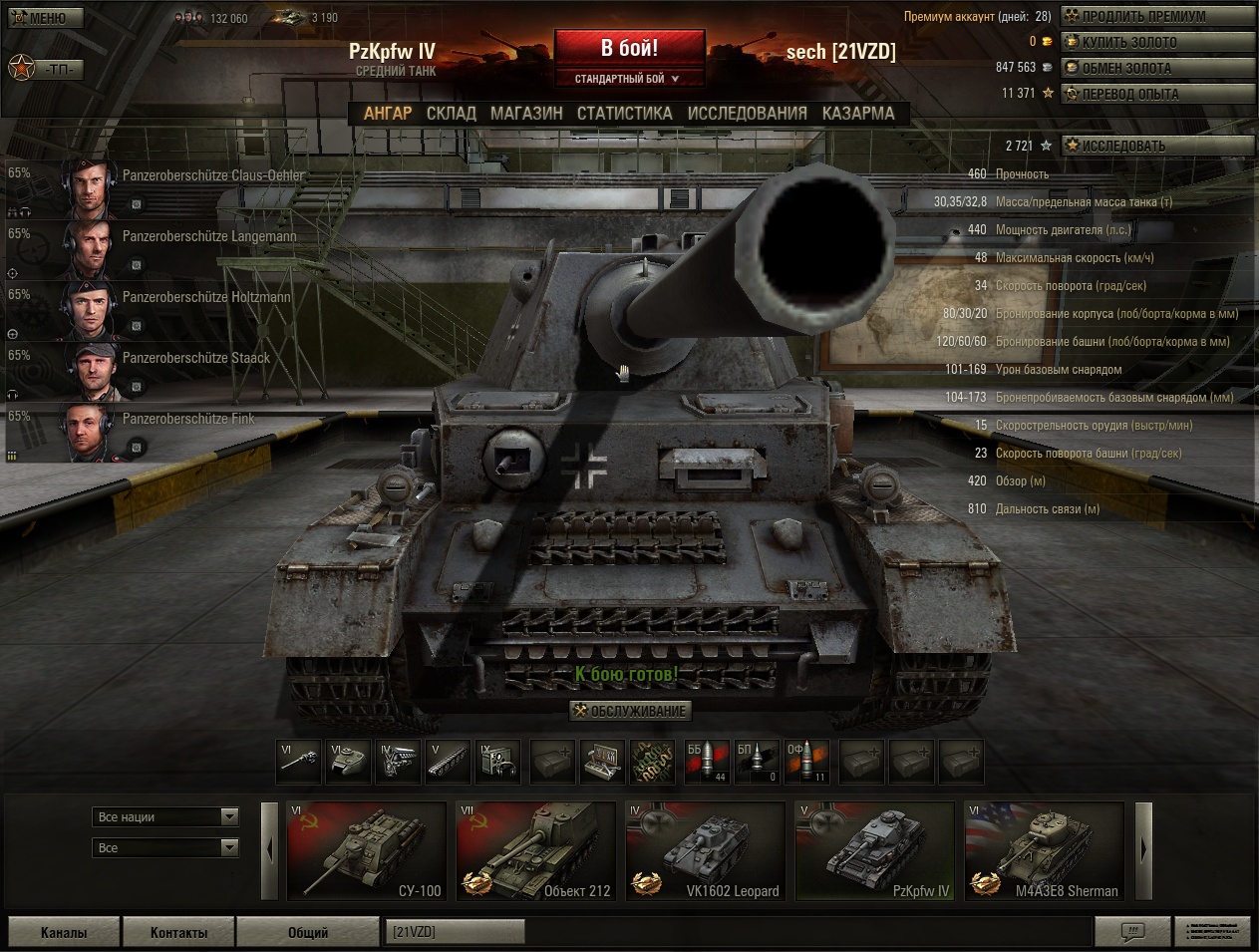The width and height of the screenshot is (1259, 952).
Task: Select the VK1602 Leopard tank
Action: [705, 851]
